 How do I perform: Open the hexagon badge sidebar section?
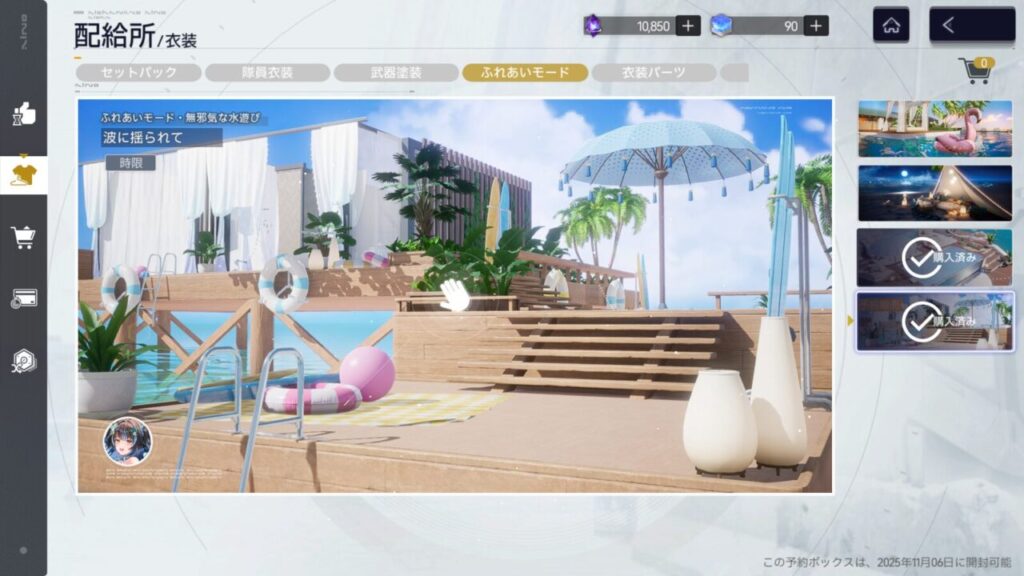coord(23,360)
